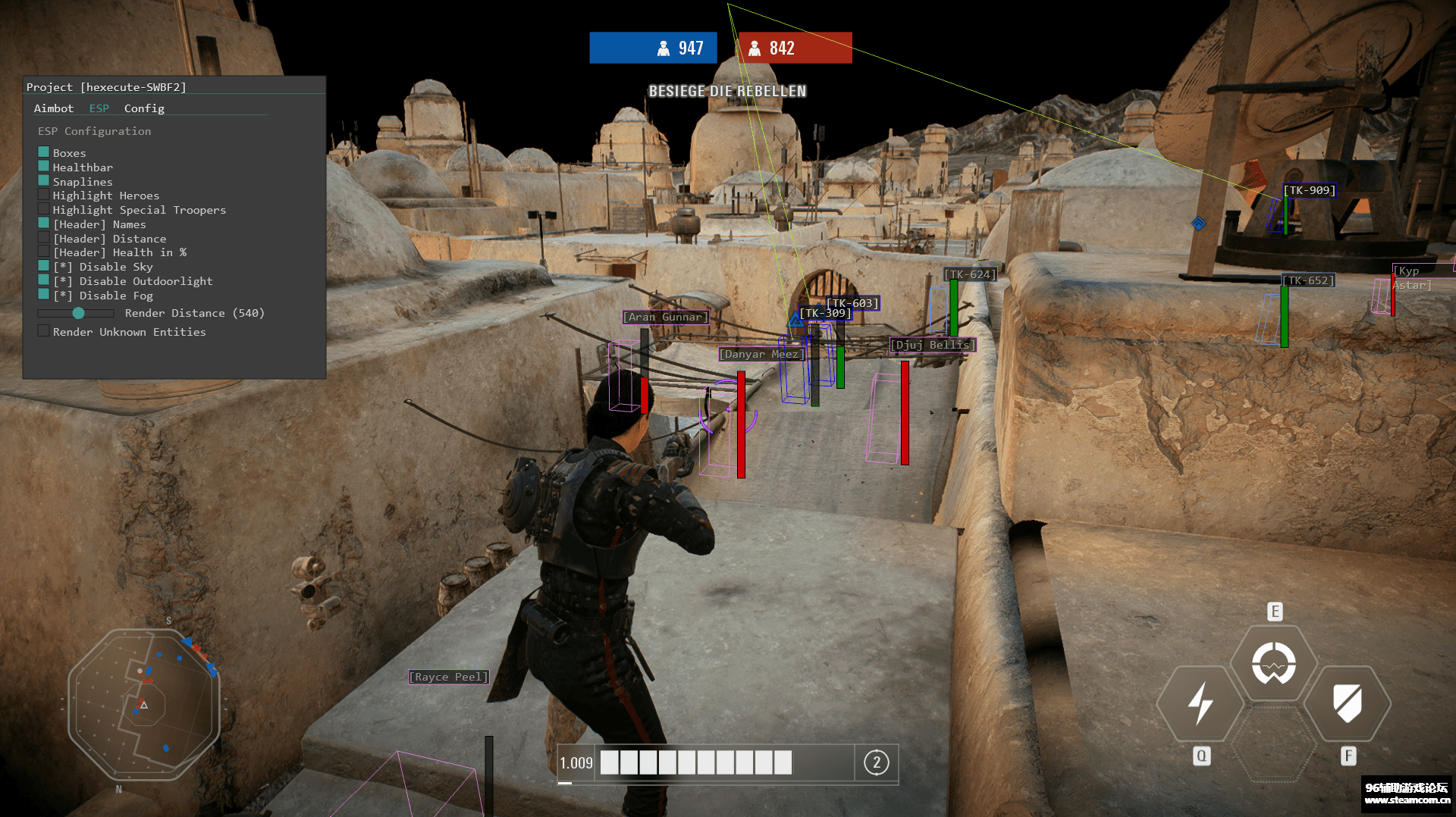The image size is (1456, 817).
Task: Toggle the [Header] Distance option
Action: click(x=43, y=236)
